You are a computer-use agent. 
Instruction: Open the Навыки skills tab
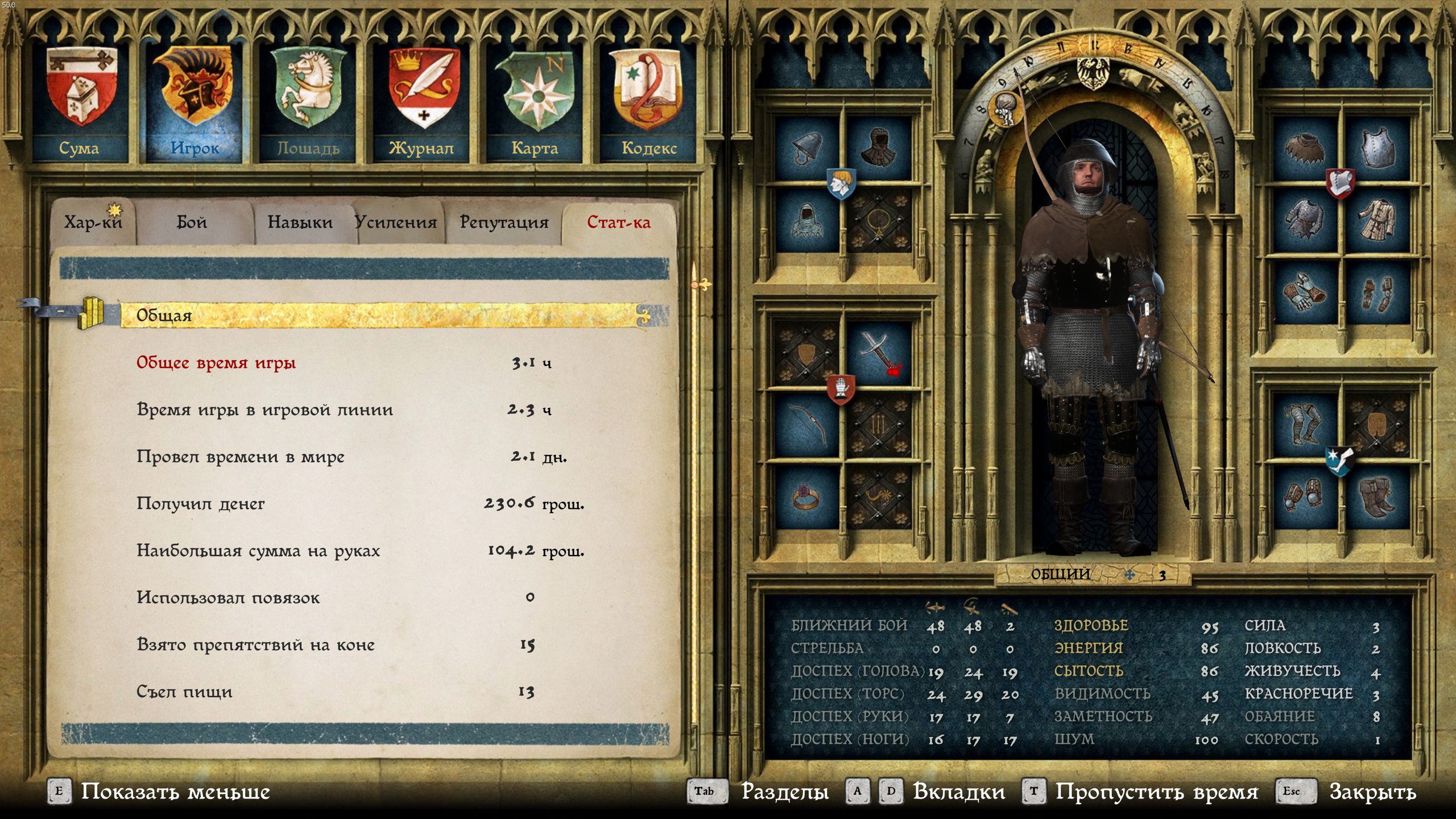click(x=300, y=222)
